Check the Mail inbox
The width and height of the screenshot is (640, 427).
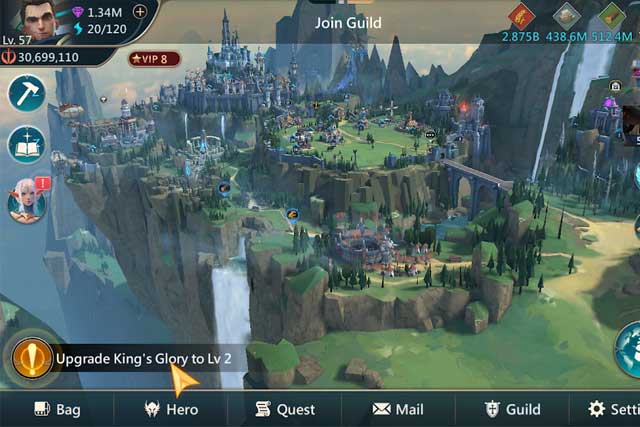398,409
